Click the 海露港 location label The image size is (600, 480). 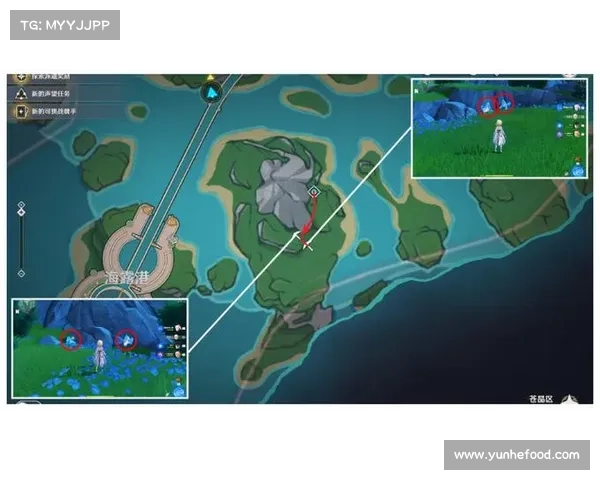point(126,278)
